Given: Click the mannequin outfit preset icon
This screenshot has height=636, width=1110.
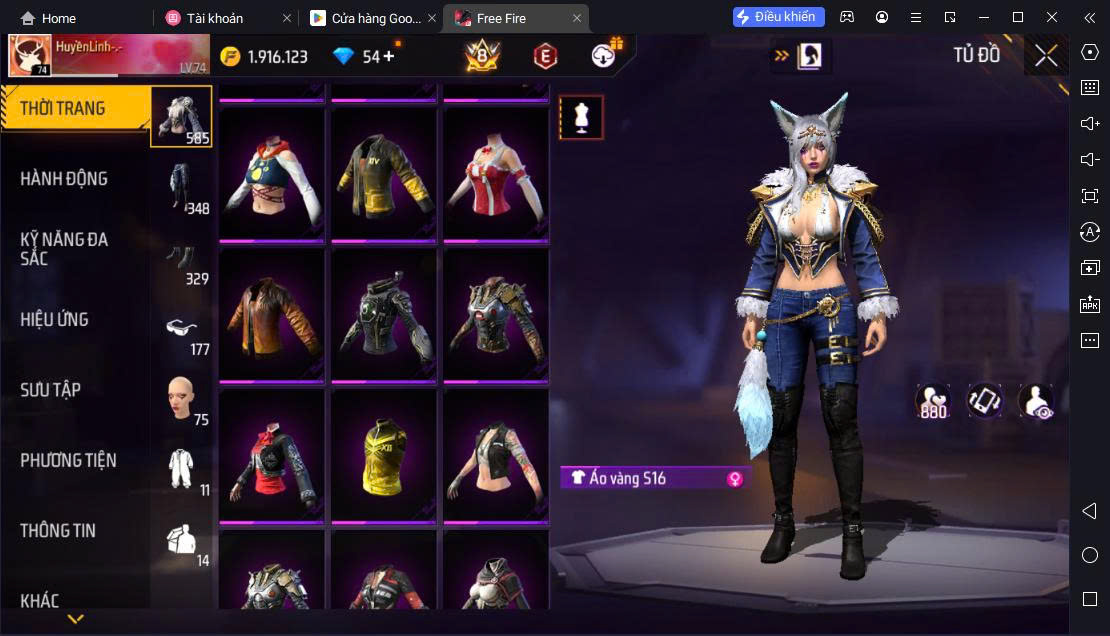Looking at the screenshot, I should tap(581, 118).
